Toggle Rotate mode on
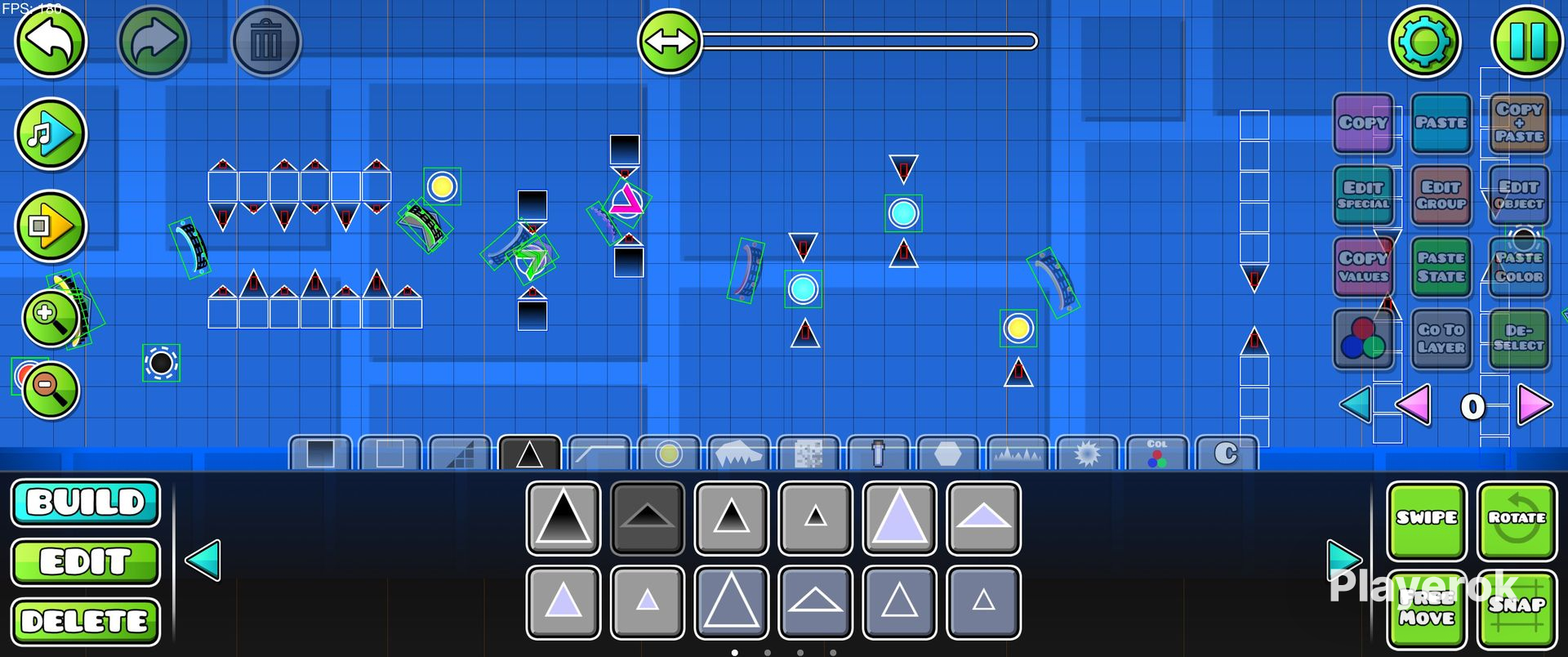Screen dimensions: 1568x657 [x=1517, y=517]
